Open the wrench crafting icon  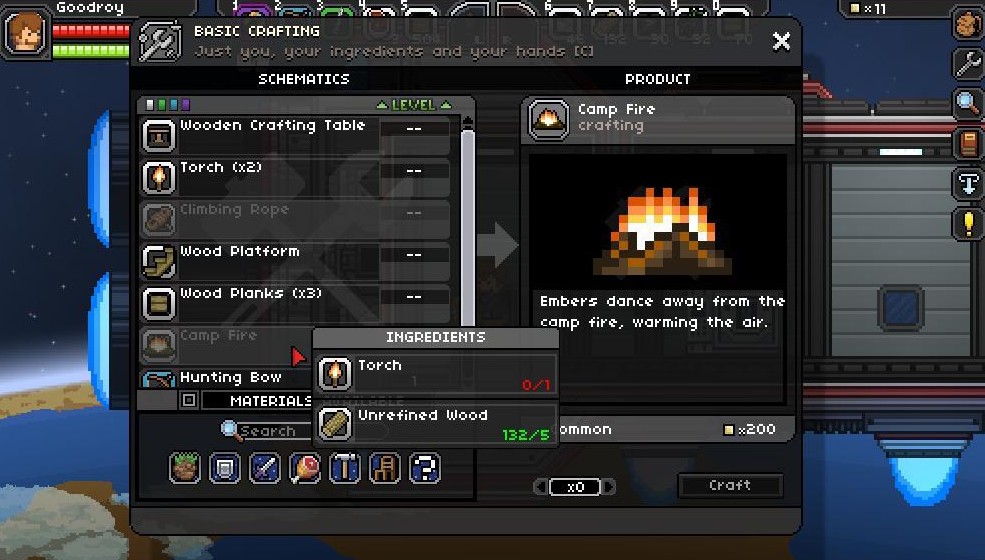967,65
